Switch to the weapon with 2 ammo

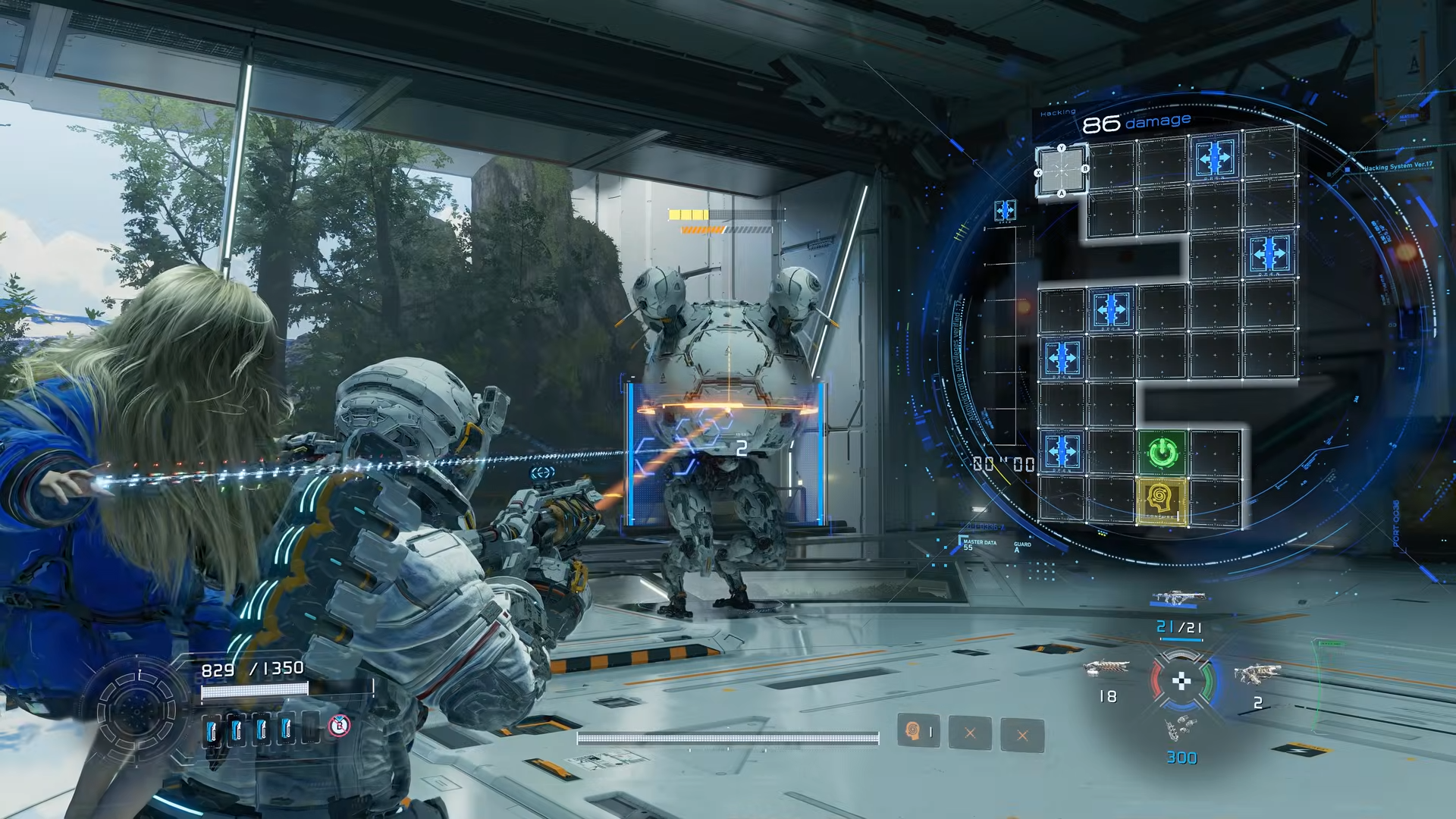pyautogui.click(x=1257, y=674)
